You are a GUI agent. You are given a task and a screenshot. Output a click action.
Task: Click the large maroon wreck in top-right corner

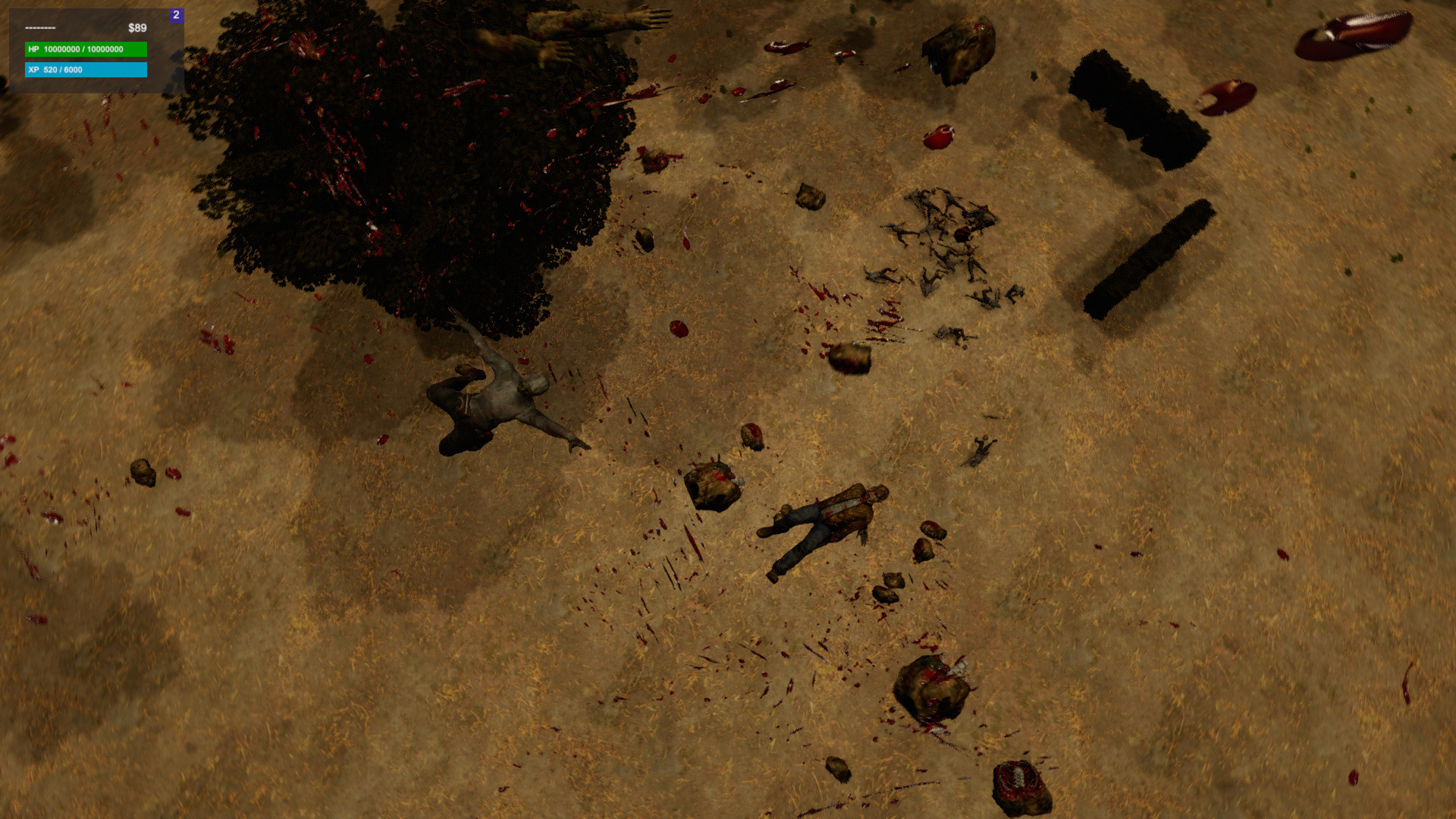point(1357,34)
